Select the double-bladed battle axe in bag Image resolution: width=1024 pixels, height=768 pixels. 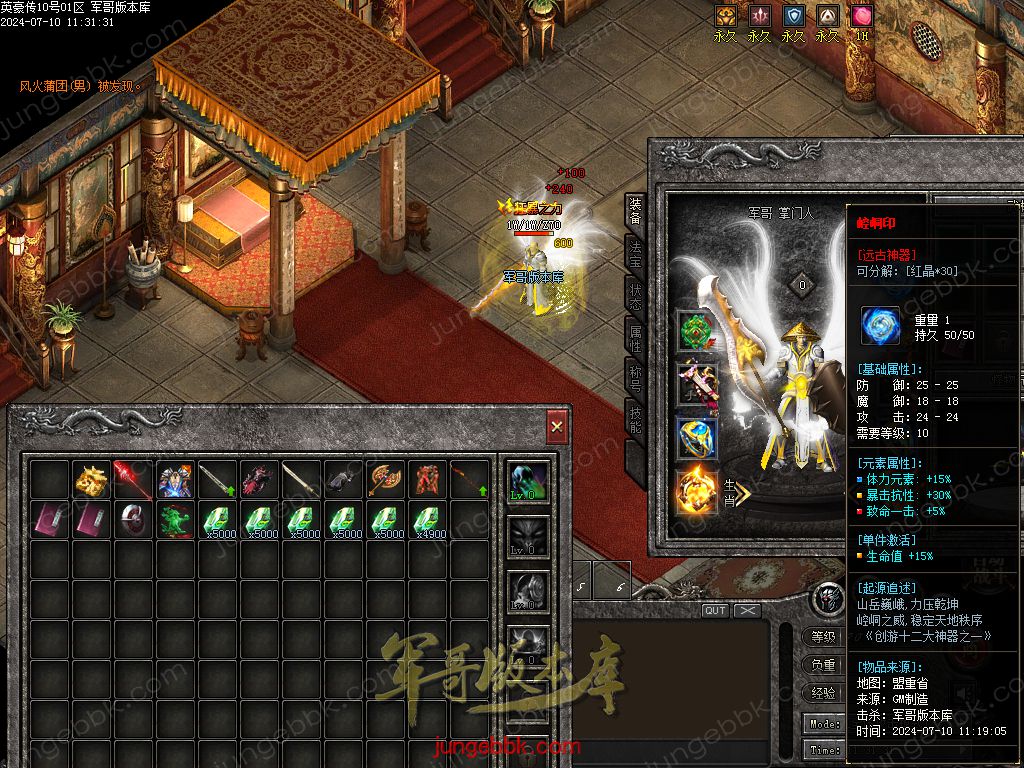pyautogui.click(x=385, y=480)
